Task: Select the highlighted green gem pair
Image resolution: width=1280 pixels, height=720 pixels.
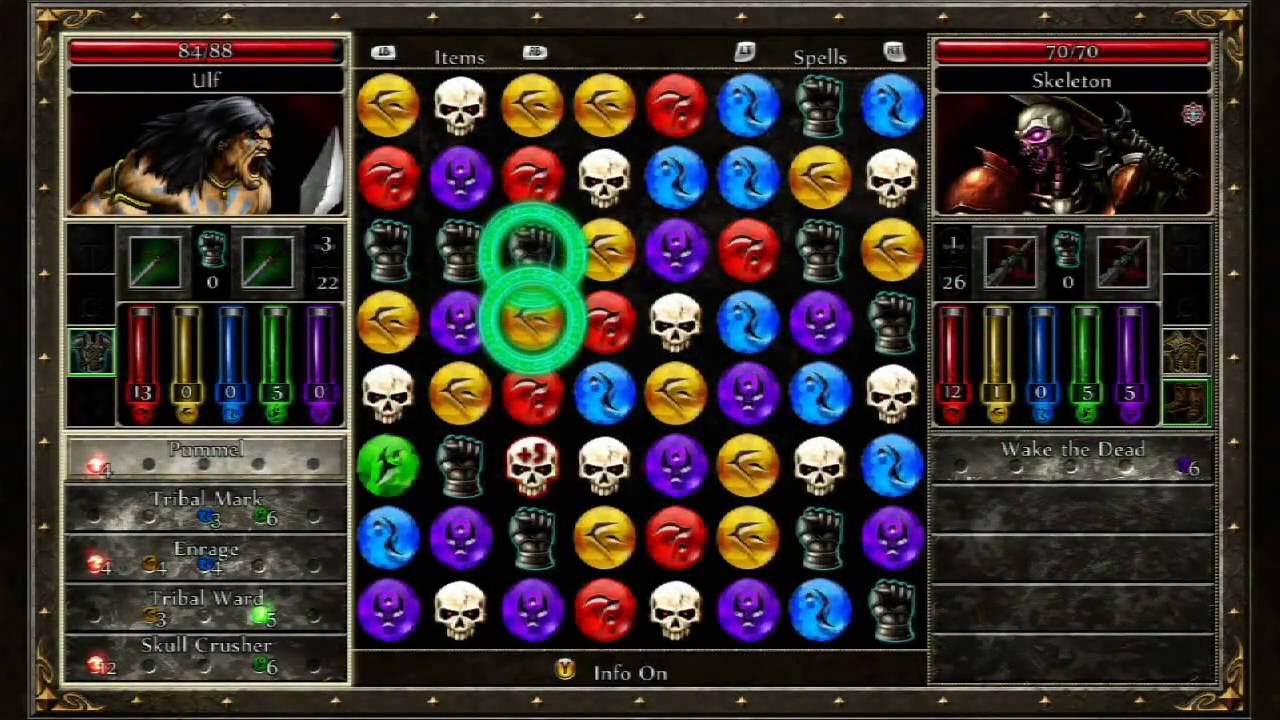Action: [x=533, y=285]
